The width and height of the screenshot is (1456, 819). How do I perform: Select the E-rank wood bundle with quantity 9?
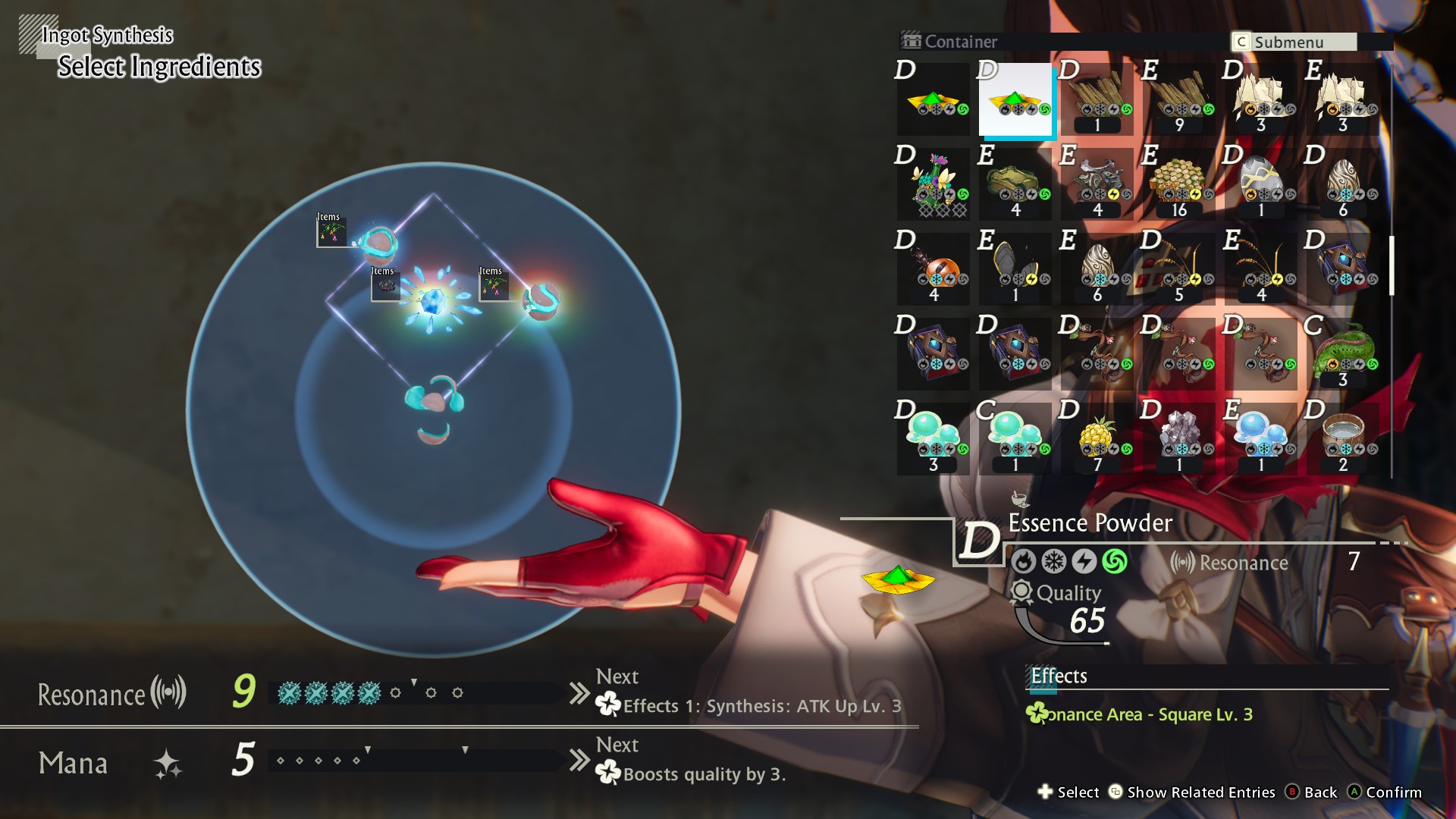pyautogui.click(x=1178, y=99)
